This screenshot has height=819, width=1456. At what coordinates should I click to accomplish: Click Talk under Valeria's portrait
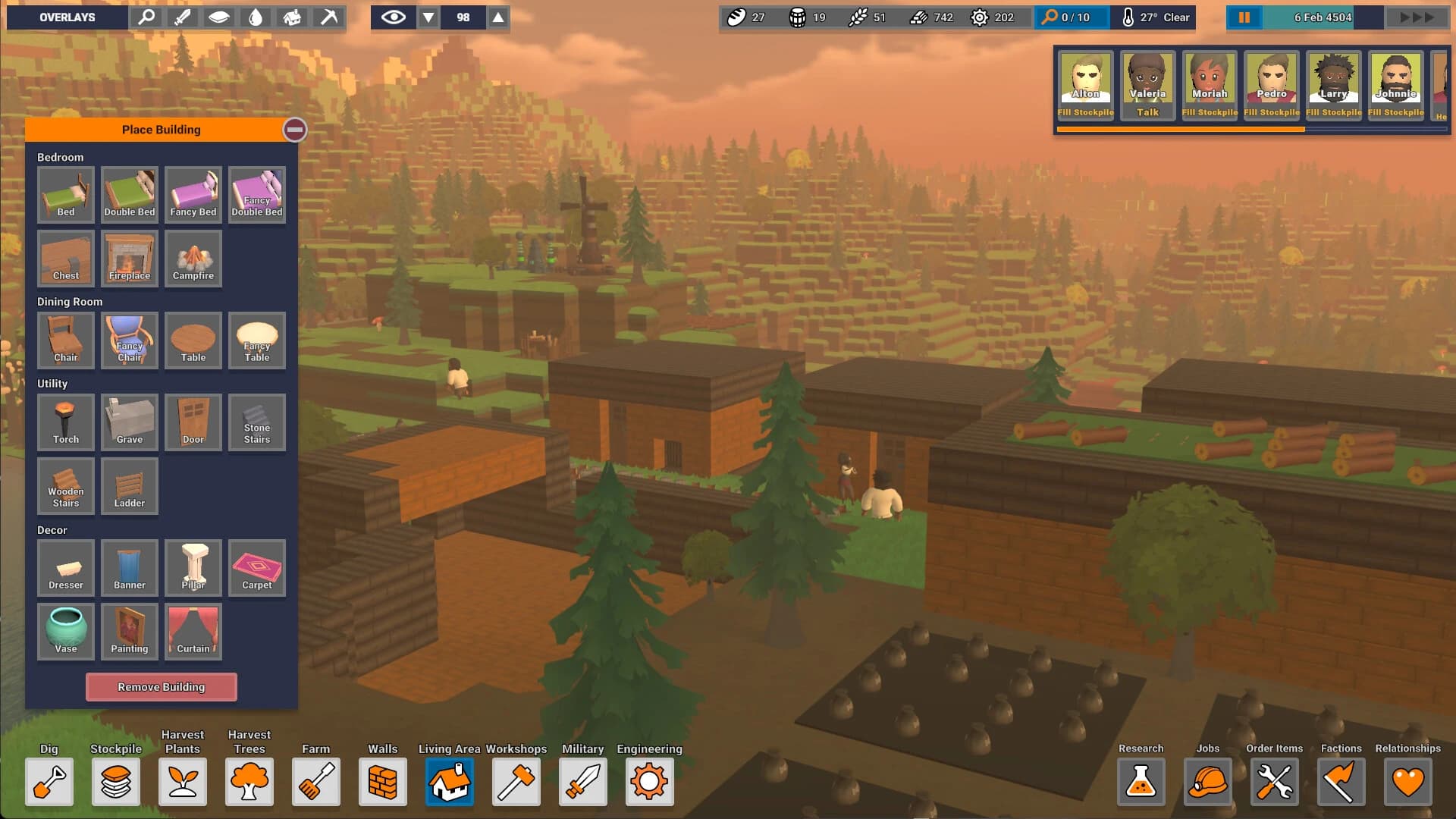click(1147, 112)
